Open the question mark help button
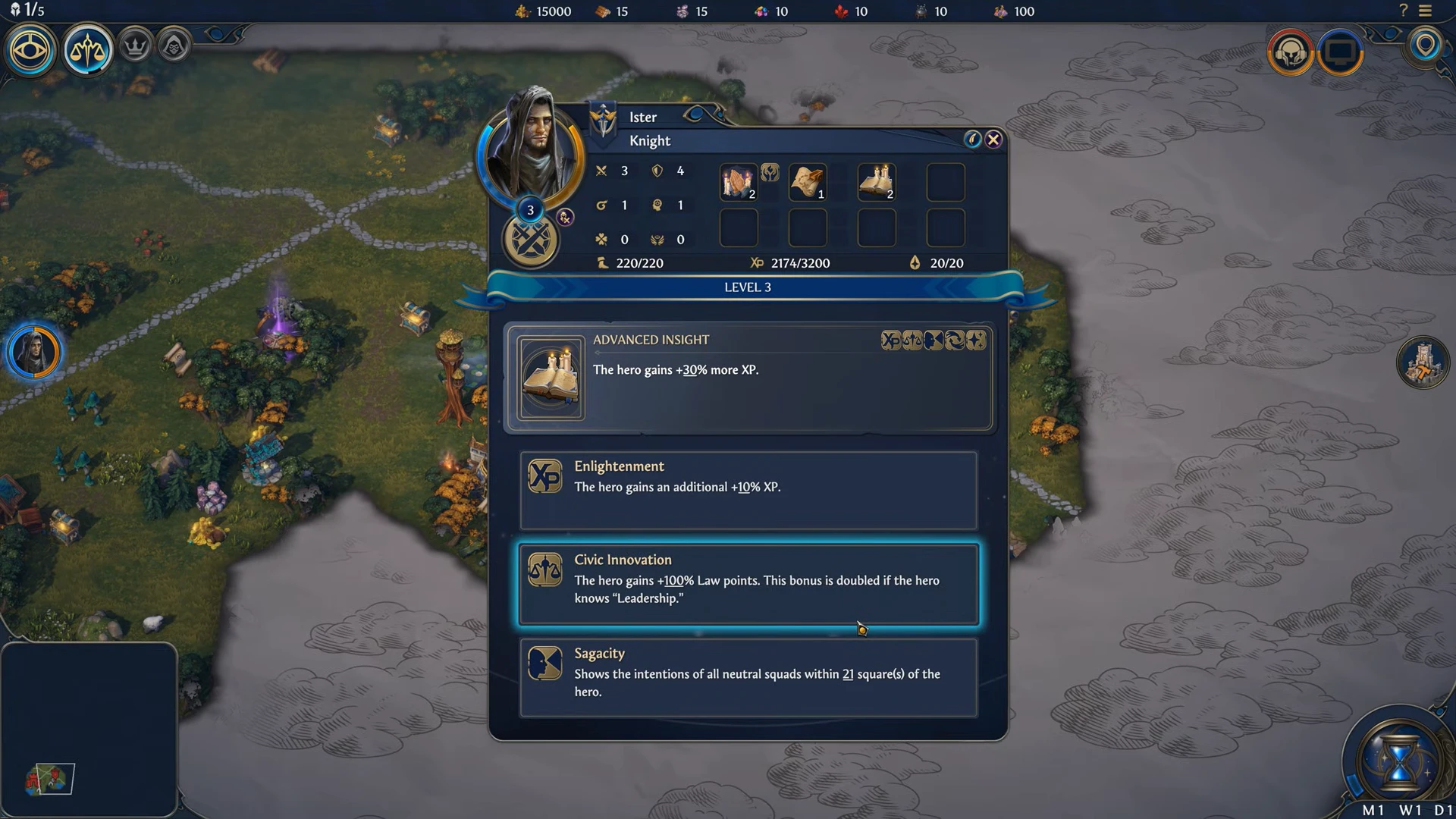The image size is (1456, 819). [x=1403, y=11]
